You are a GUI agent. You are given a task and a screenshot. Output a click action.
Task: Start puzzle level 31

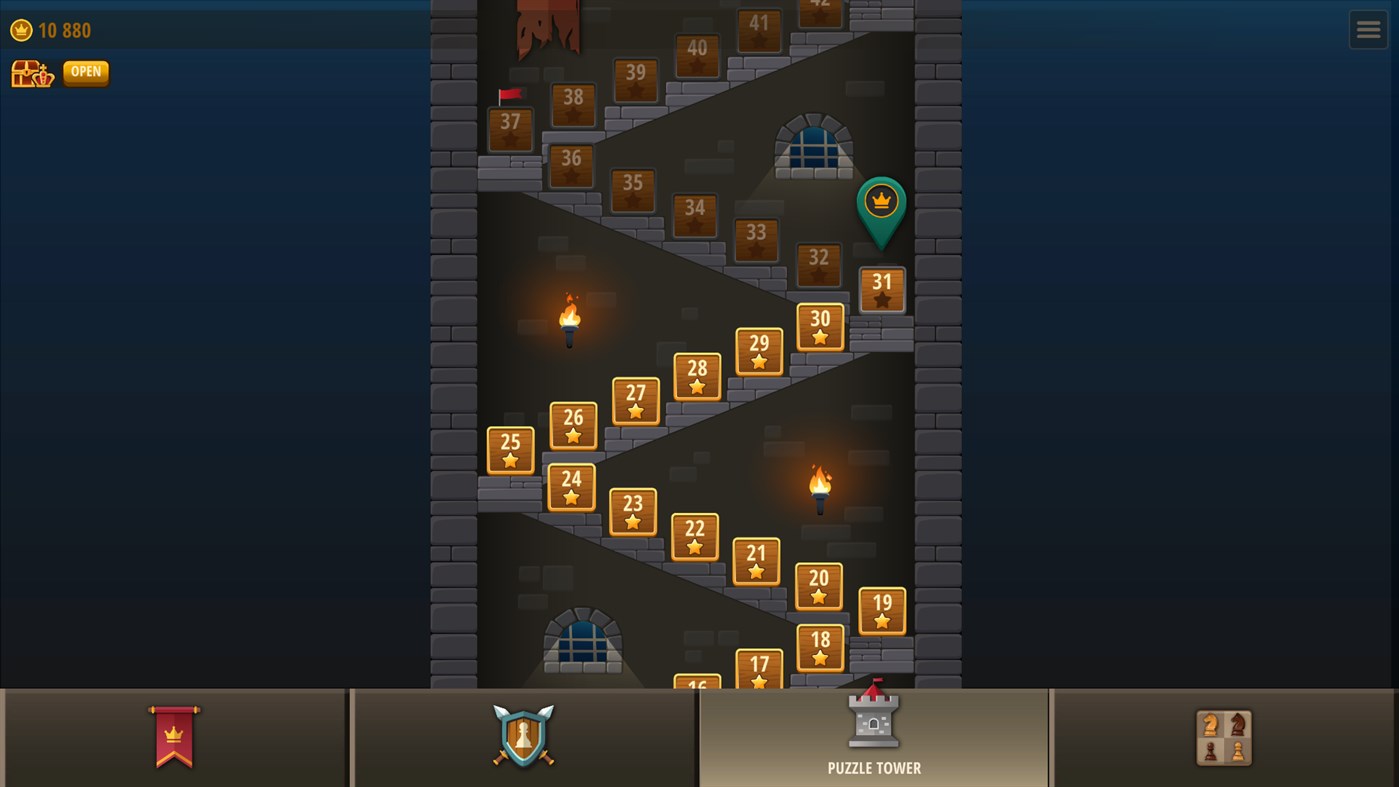point(881,288)
